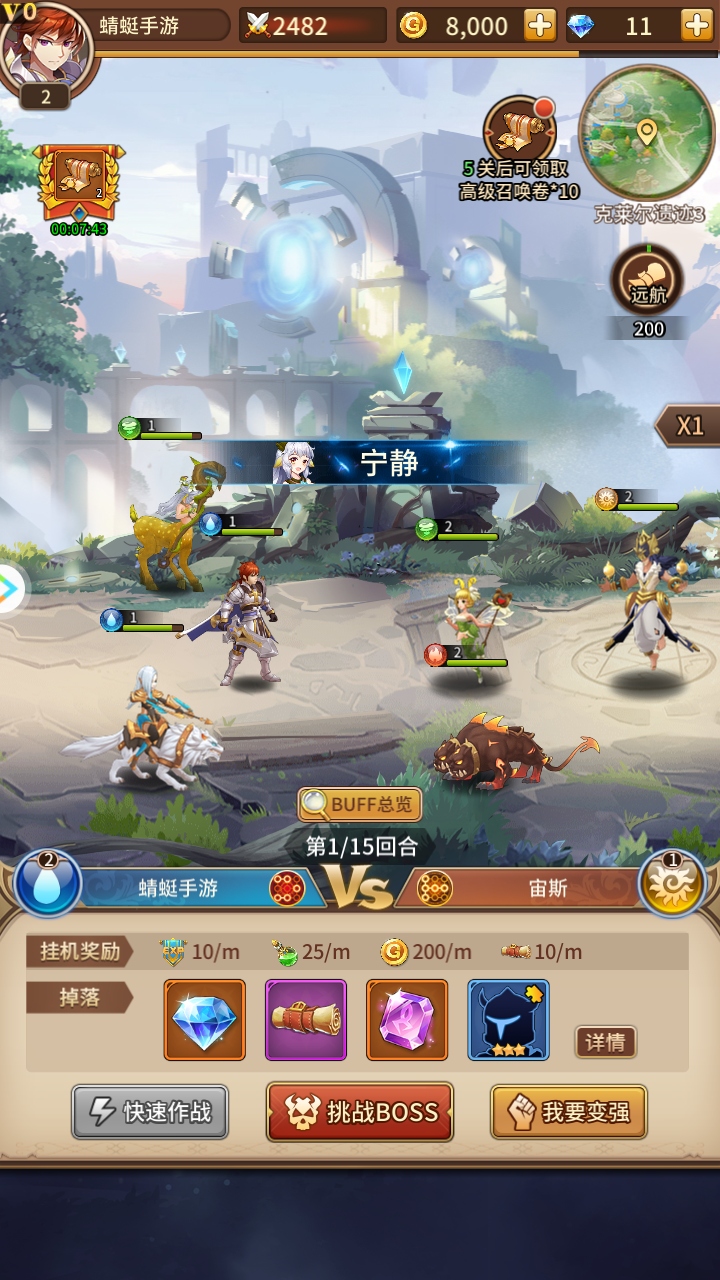The height and width of the screenshot is (1280, 720).
Task: Tap the water element team orb
Action: tap(47, 883)
